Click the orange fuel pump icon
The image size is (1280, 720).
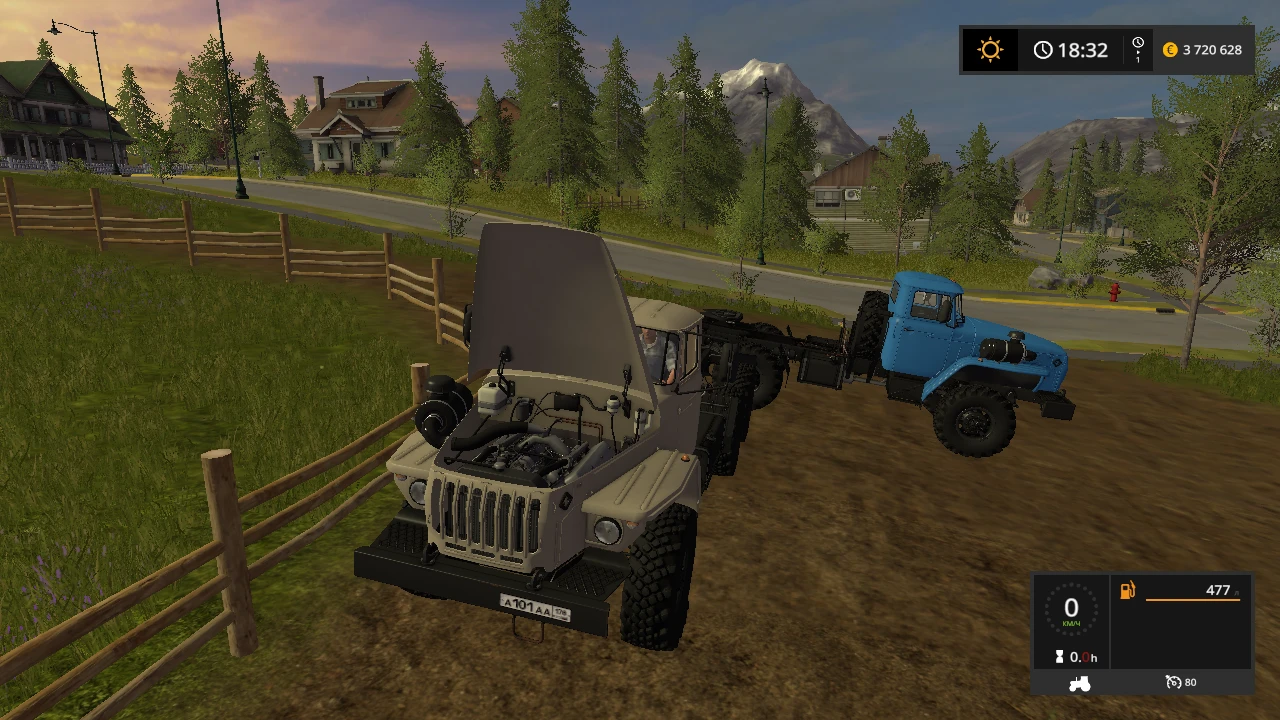coord(1126,590)
